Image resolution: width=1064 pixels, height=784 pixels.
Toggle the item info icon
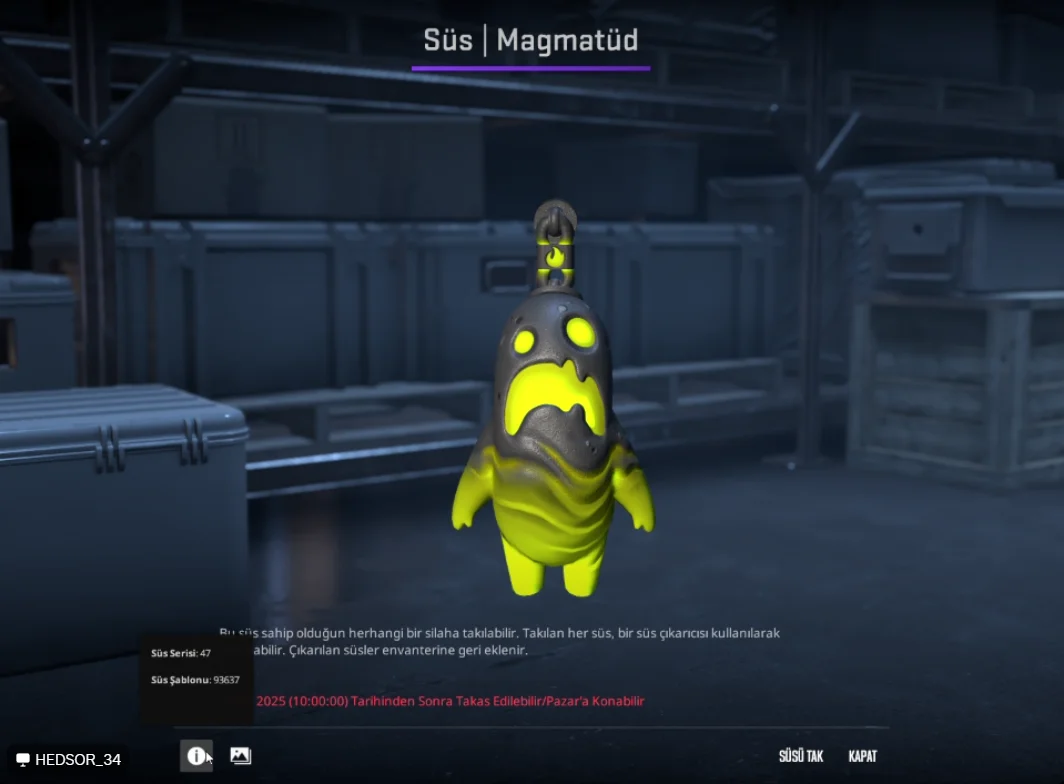click(196, 756)
